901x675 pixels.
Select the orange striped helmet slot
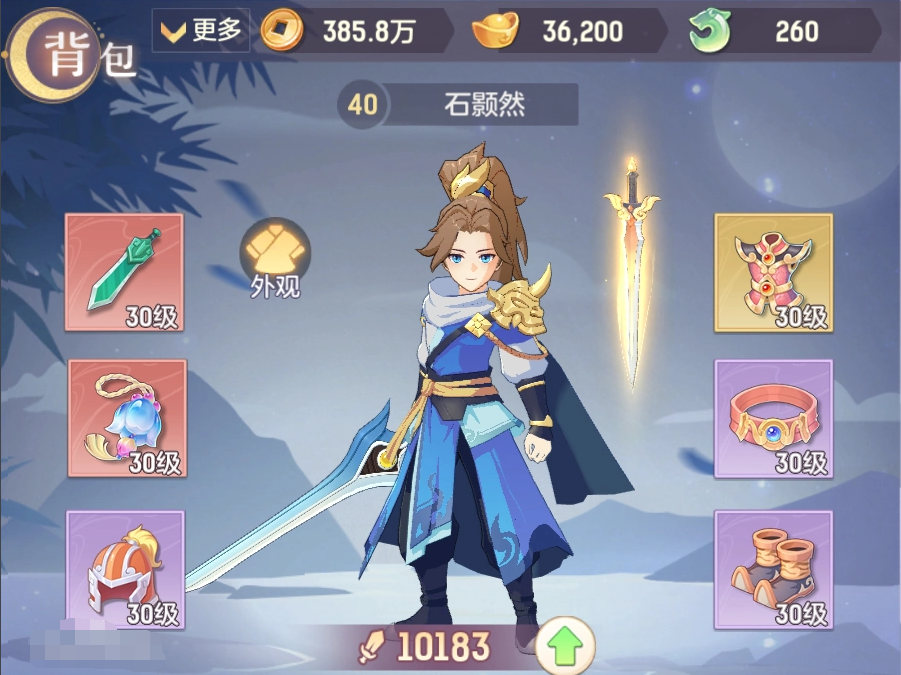[125, 568]
